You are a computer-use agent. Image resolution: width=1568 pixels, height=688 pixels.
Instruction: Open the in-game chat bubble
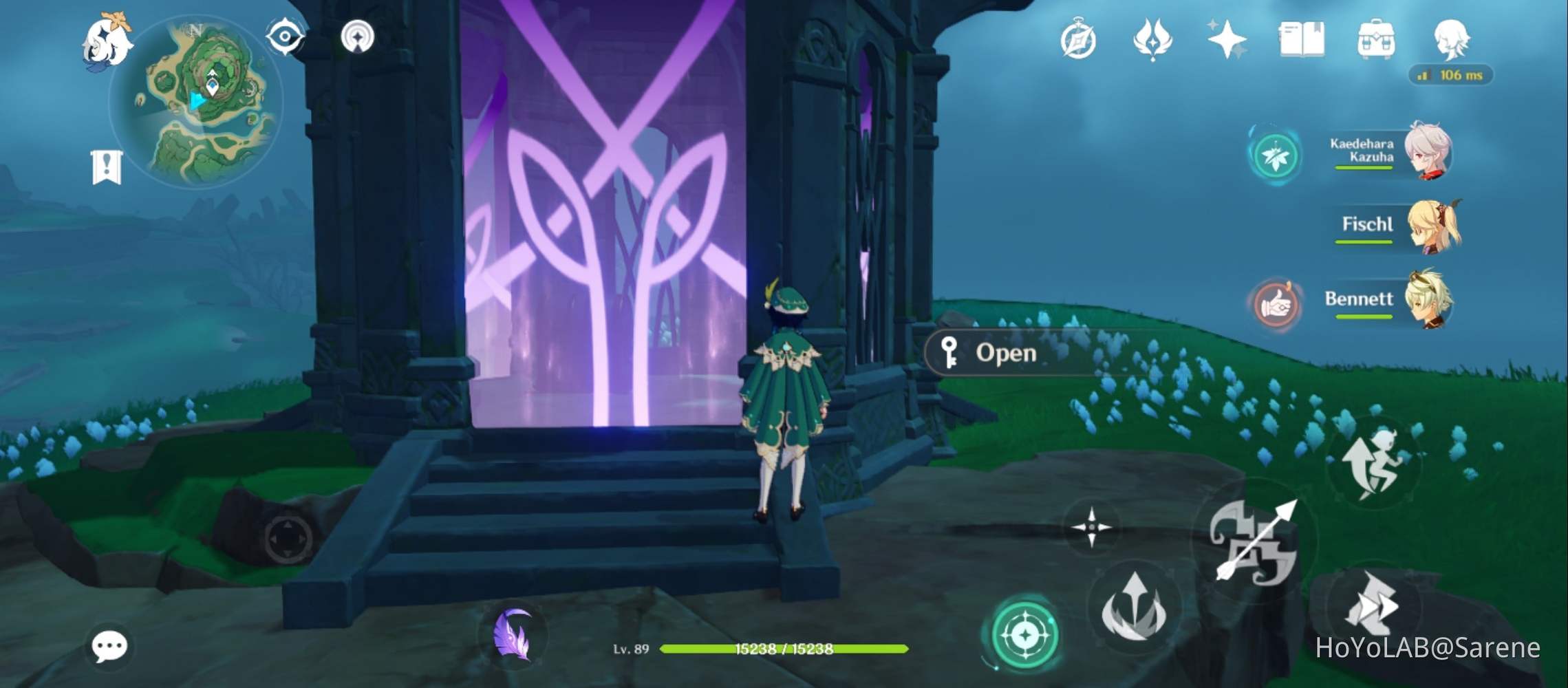[108, 644]
